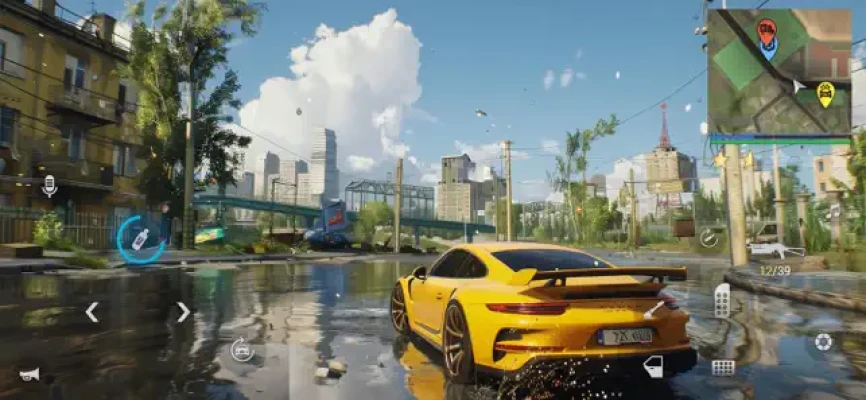Honk the car horn
Image resolution: width=866 pixels, height=400 pixels.
[29, 374]
